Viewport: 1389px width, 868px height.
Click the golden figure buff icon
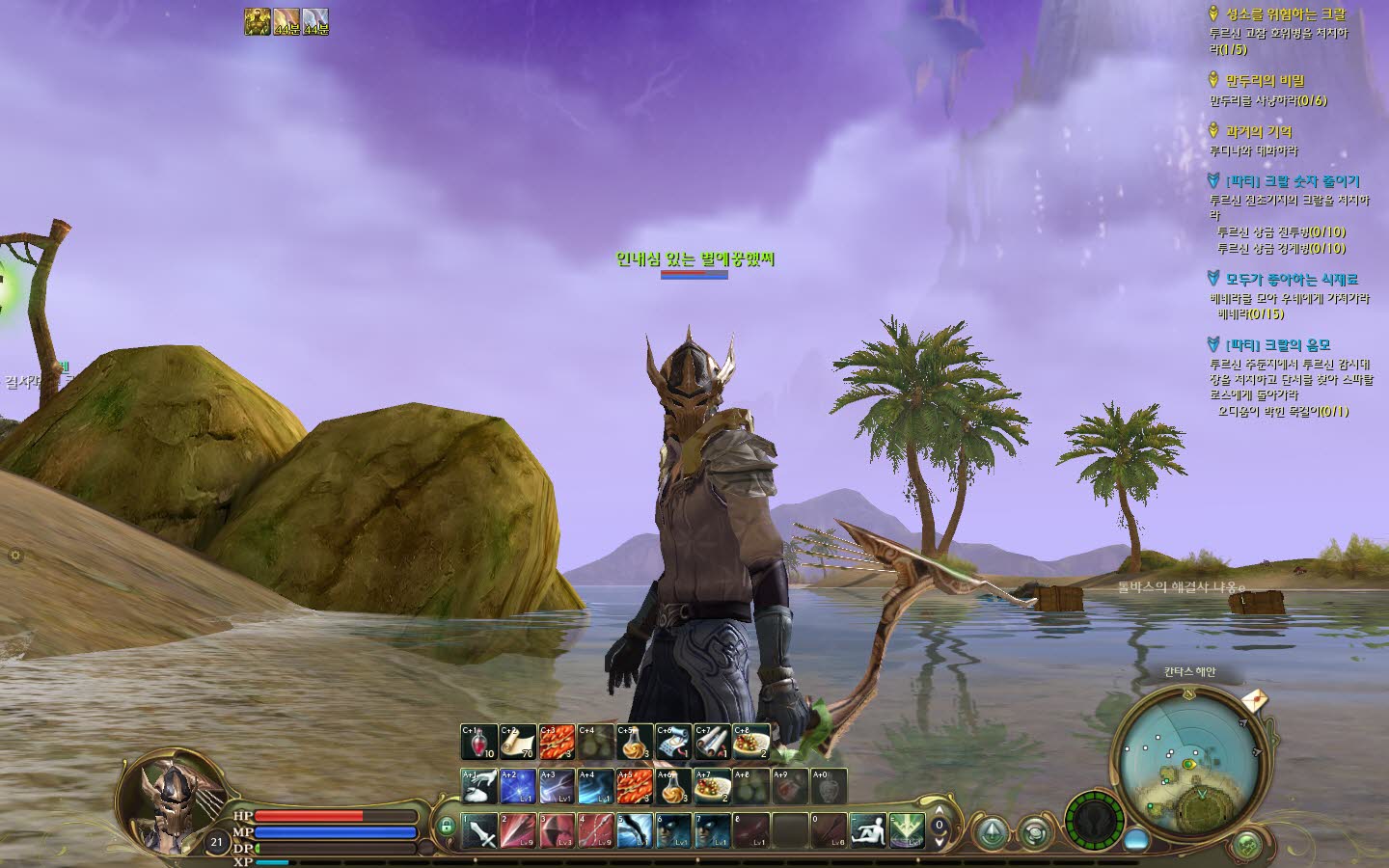[x=257, y=21]
